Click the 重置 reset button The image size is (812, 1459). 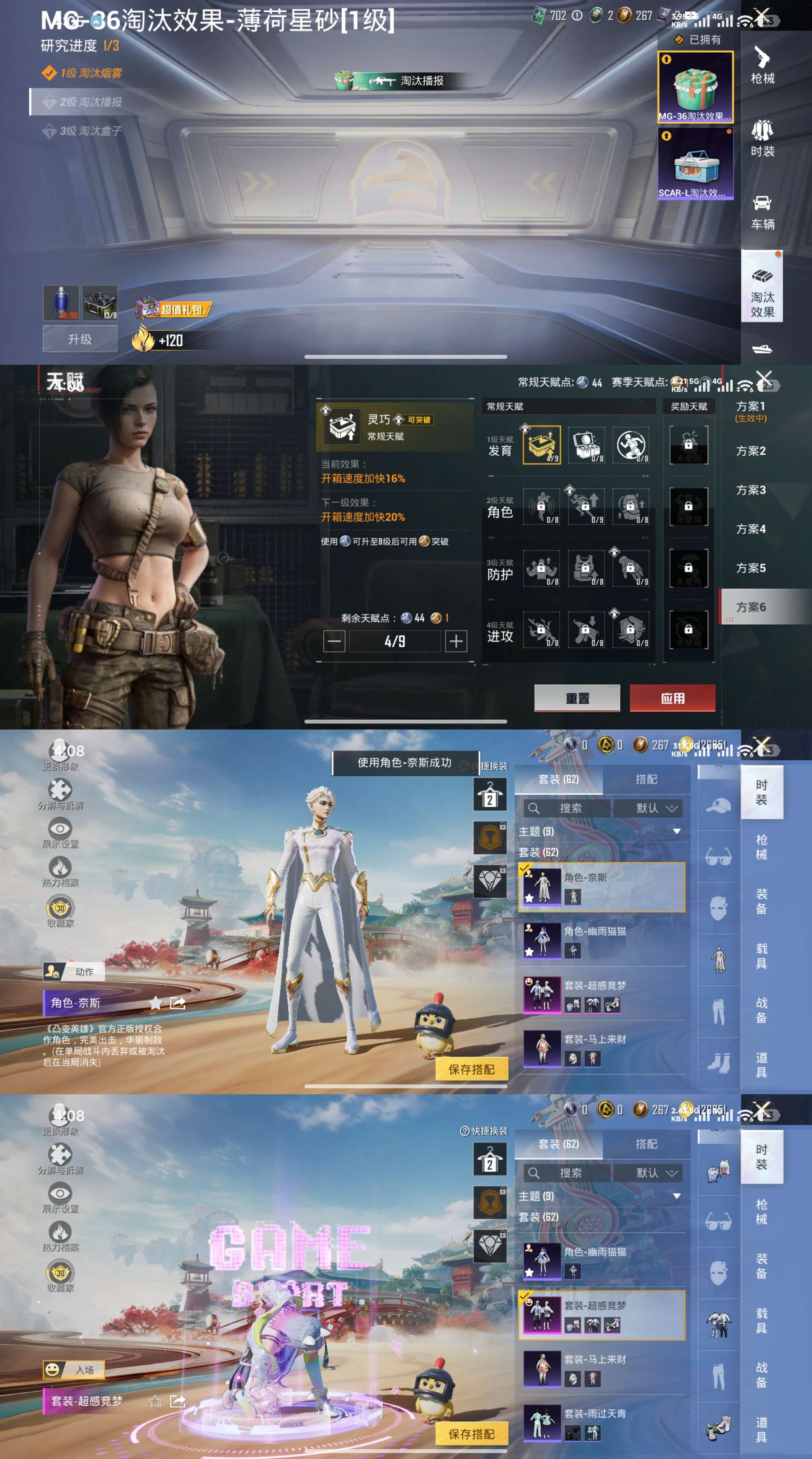click(x=577, y=698)
